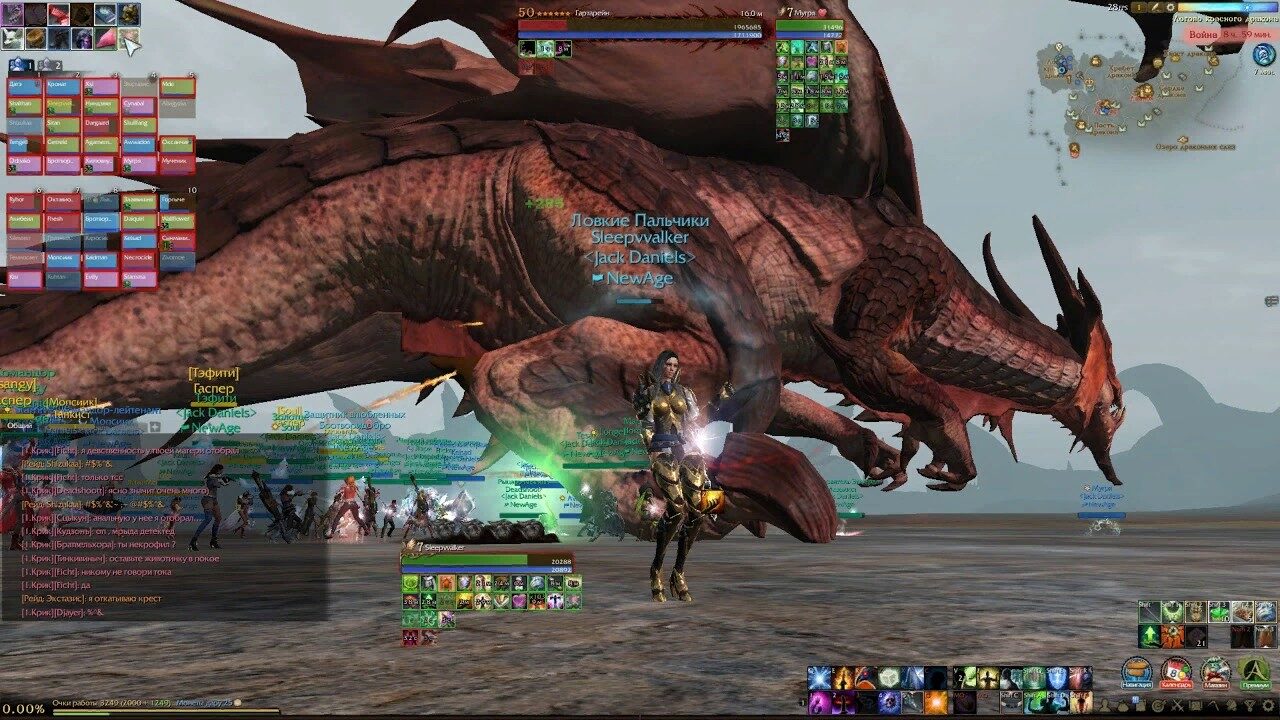This screenshot has width=1280, height=720.
Task: Toggle the small blue emblem beside the menu bar
Action: [1135, 698]
